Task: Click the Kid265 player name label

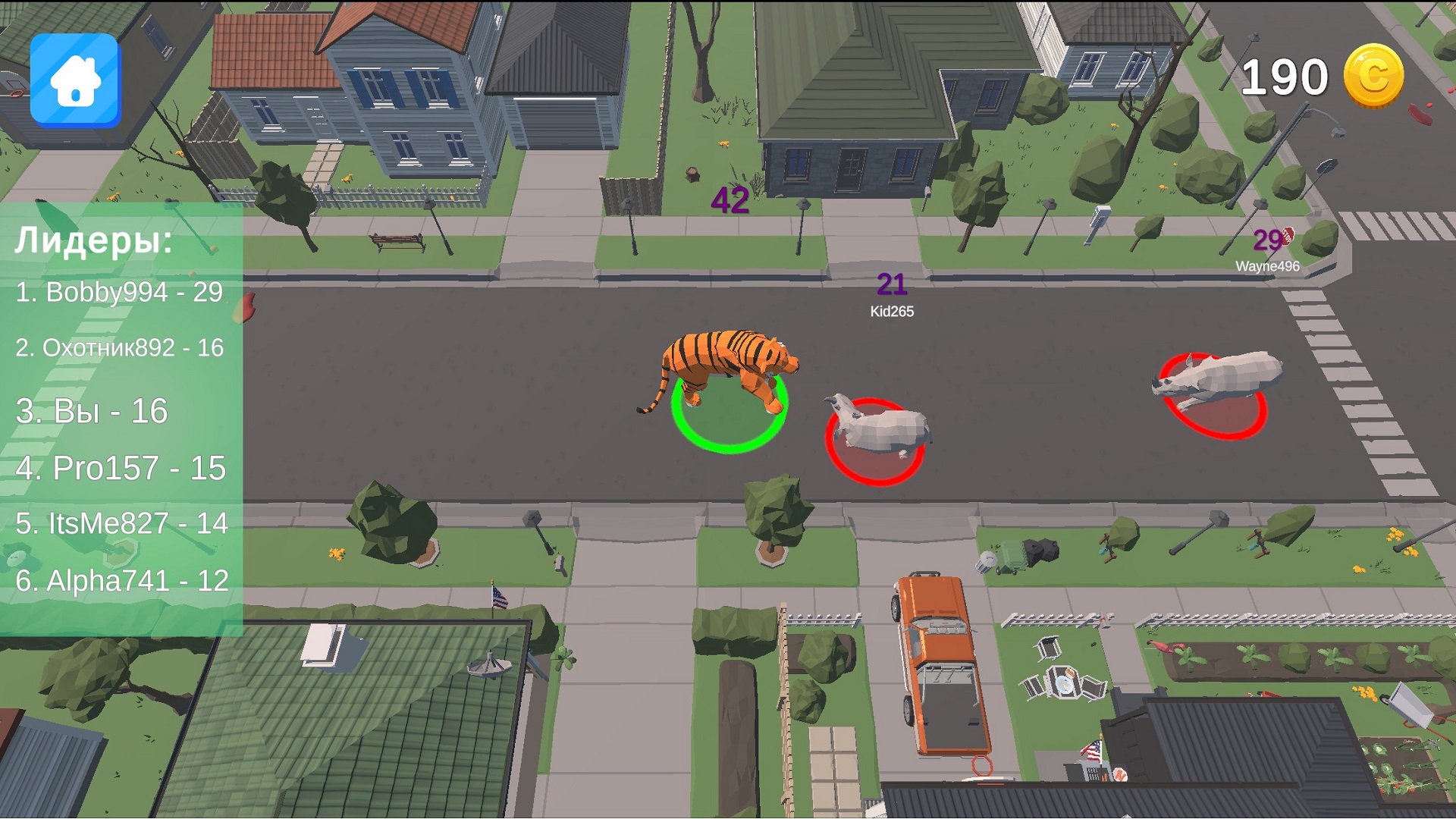Action: coord(893,309)
